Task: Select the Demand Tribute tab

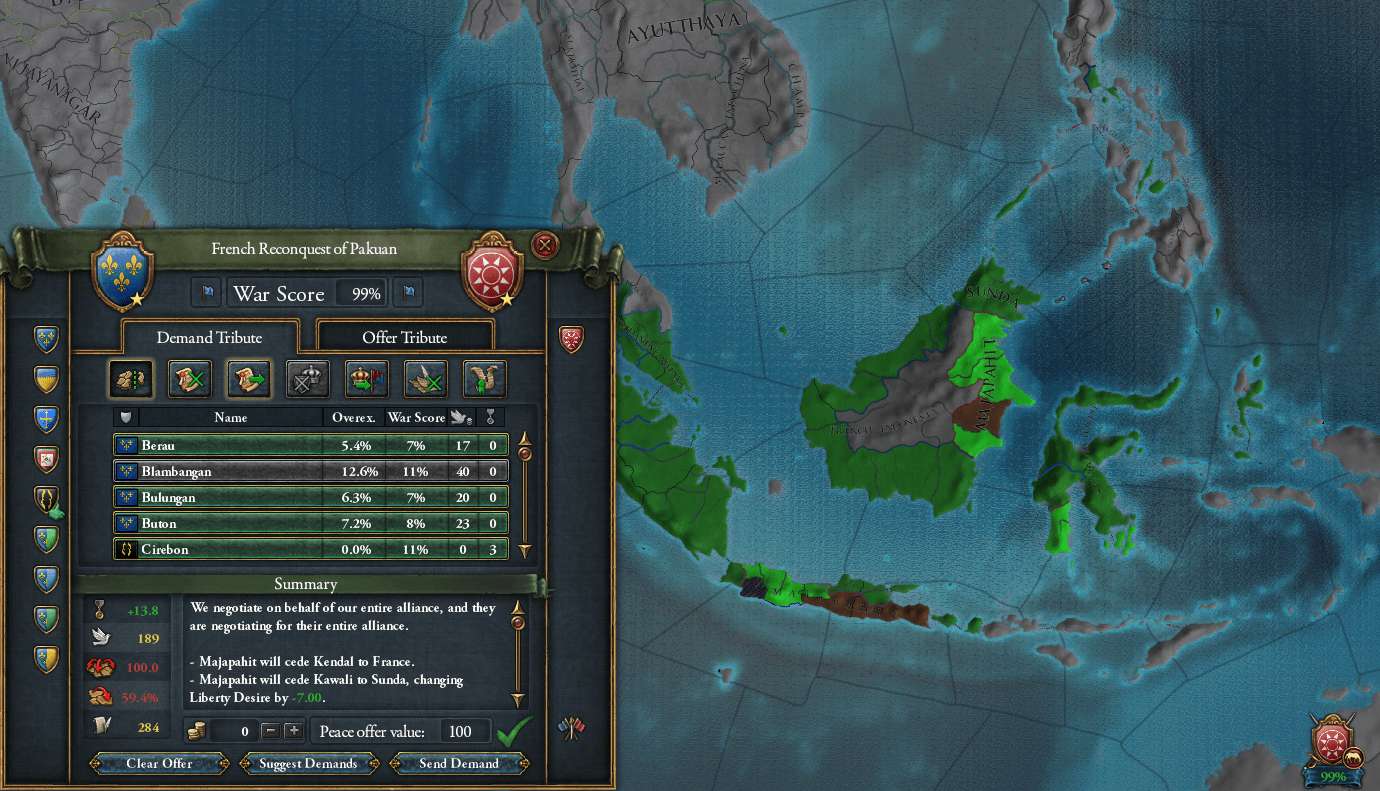Action: tap(210, 337)
